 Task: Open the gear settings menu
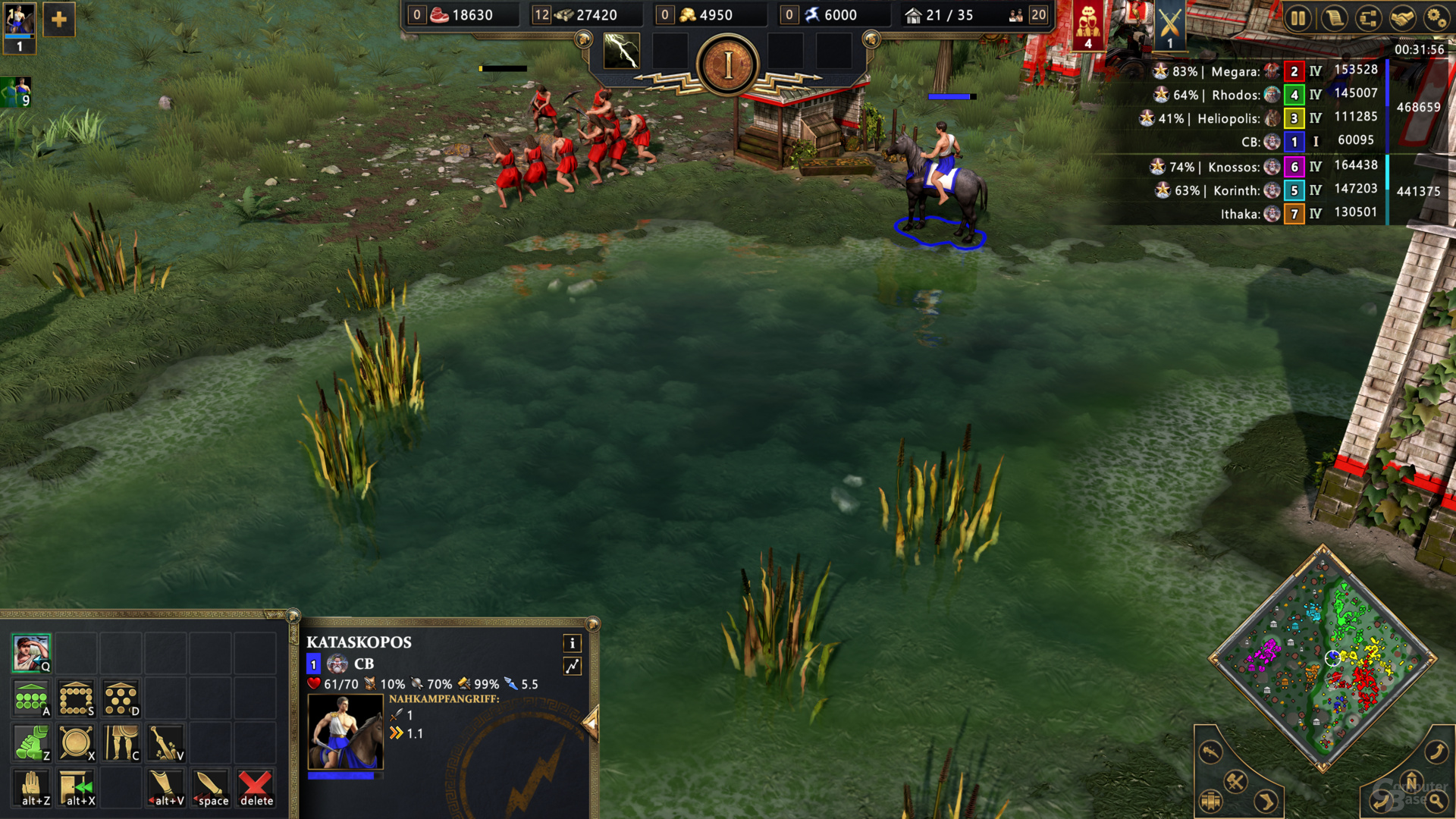pos(1436,18)
